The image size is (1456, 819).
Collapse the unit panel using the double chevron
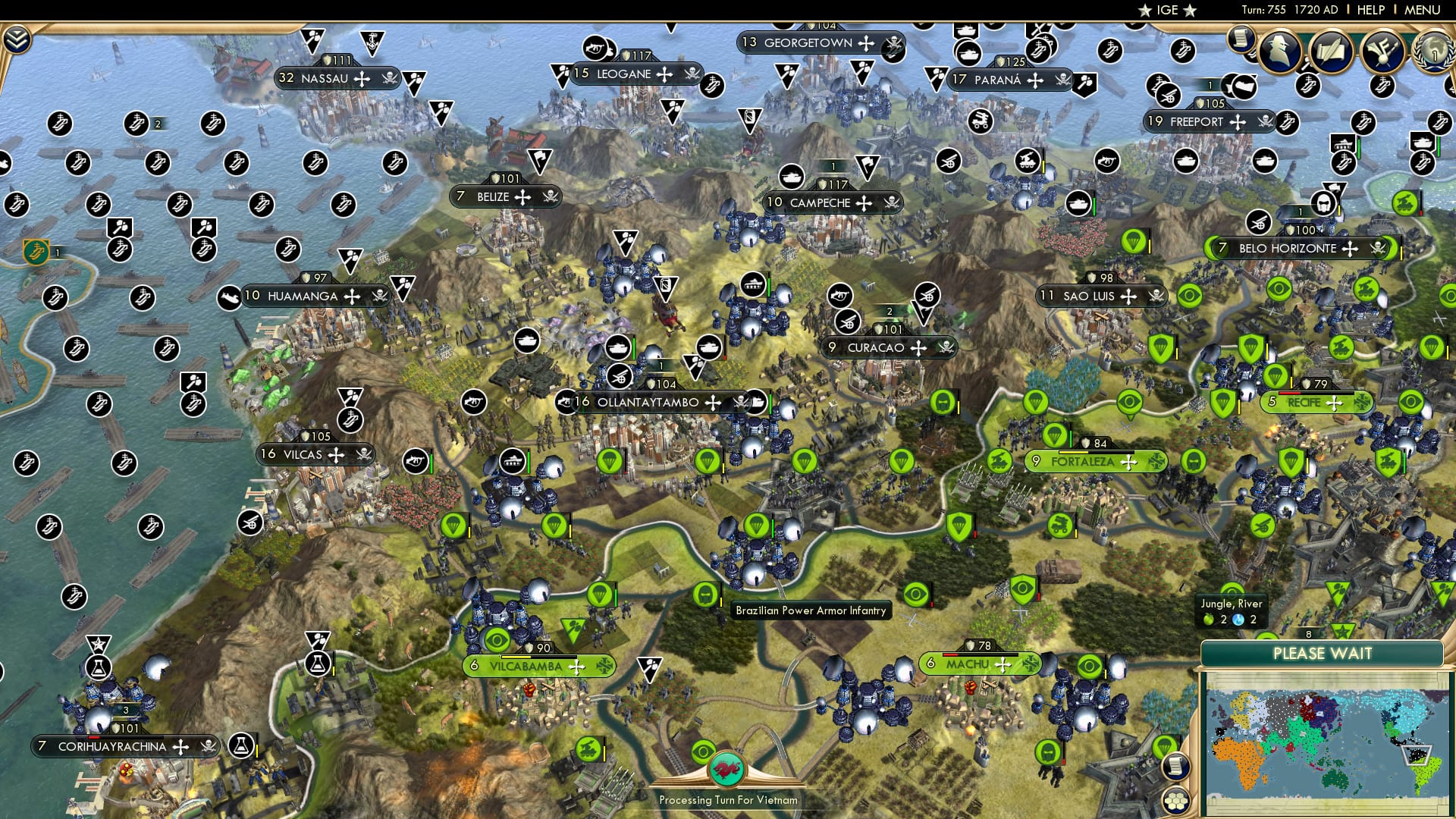17,38
